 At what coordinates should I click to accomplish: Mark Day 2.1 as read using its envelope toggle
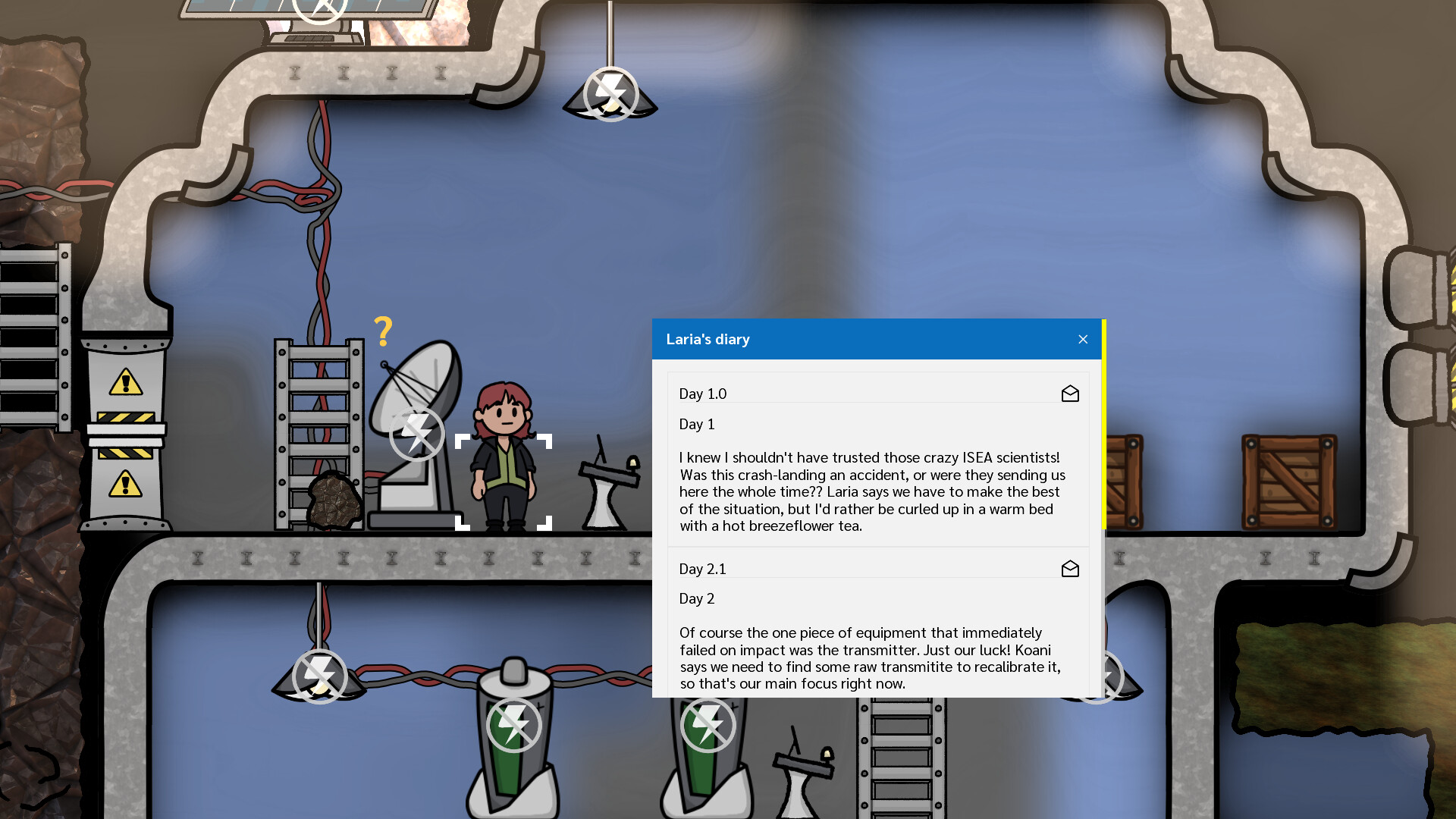click(1070, 568)
